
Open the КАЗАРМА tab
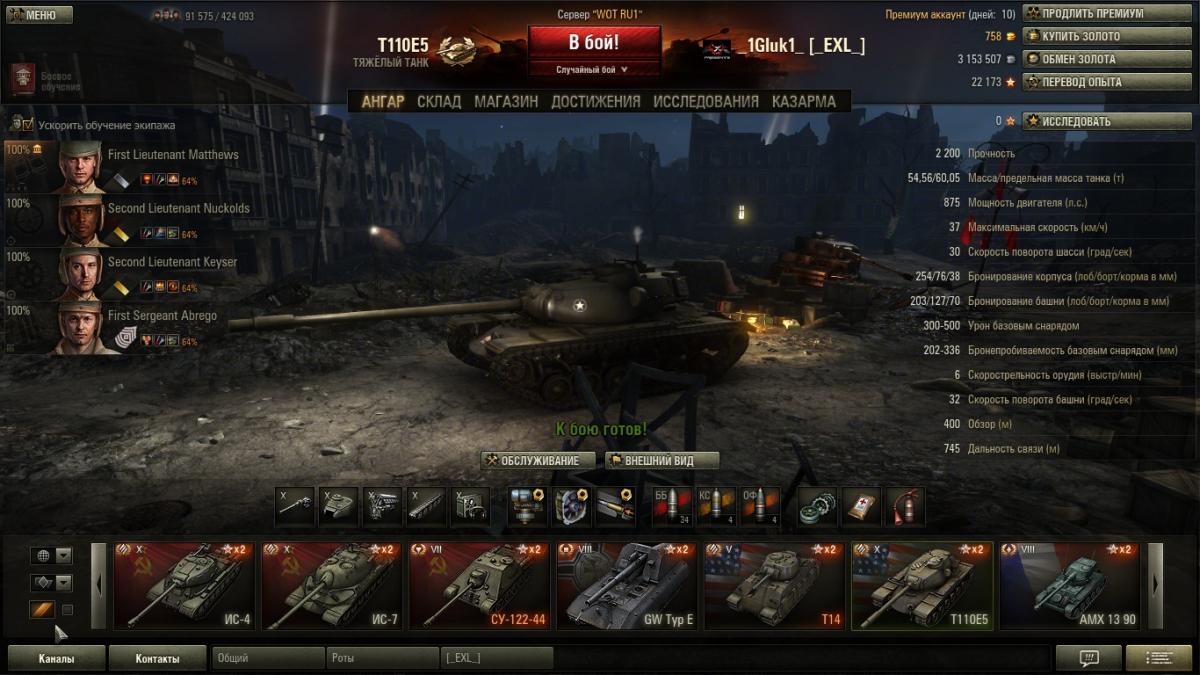(804, 101)
